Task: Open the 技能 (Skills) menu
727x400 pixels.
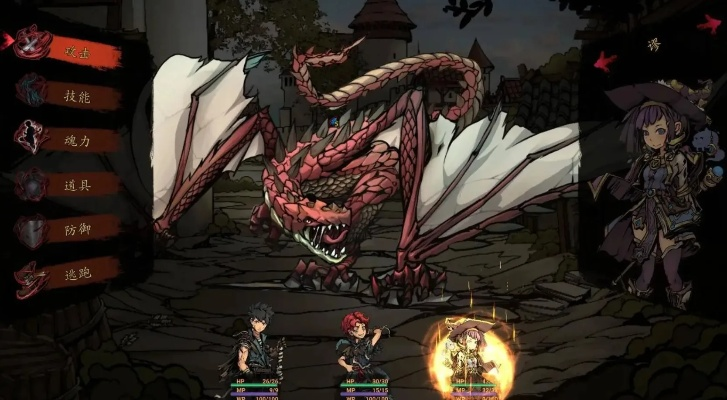Action: [x=78, y=97]
